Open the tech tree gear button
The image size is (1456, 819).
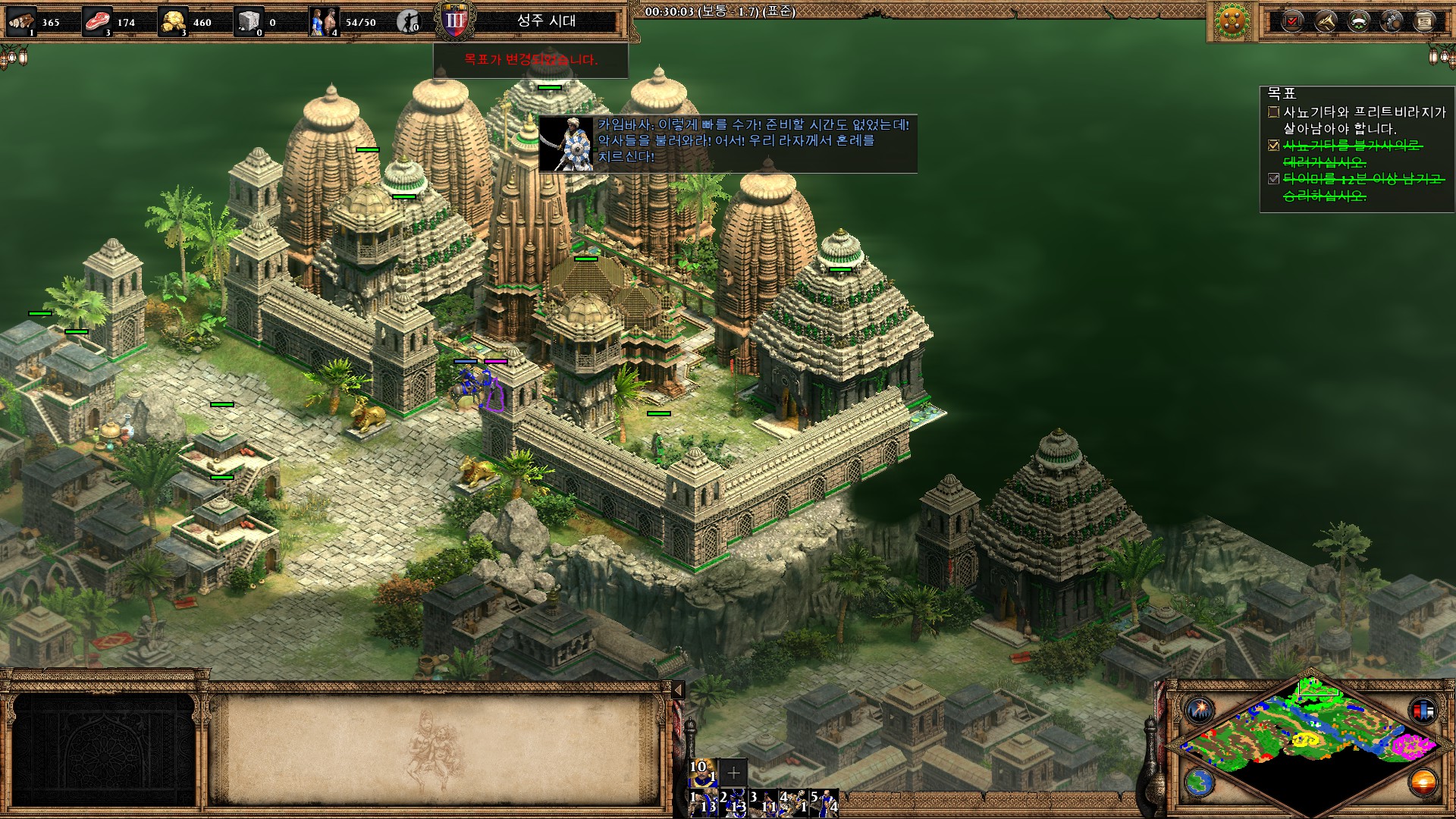pos(1392,21)
